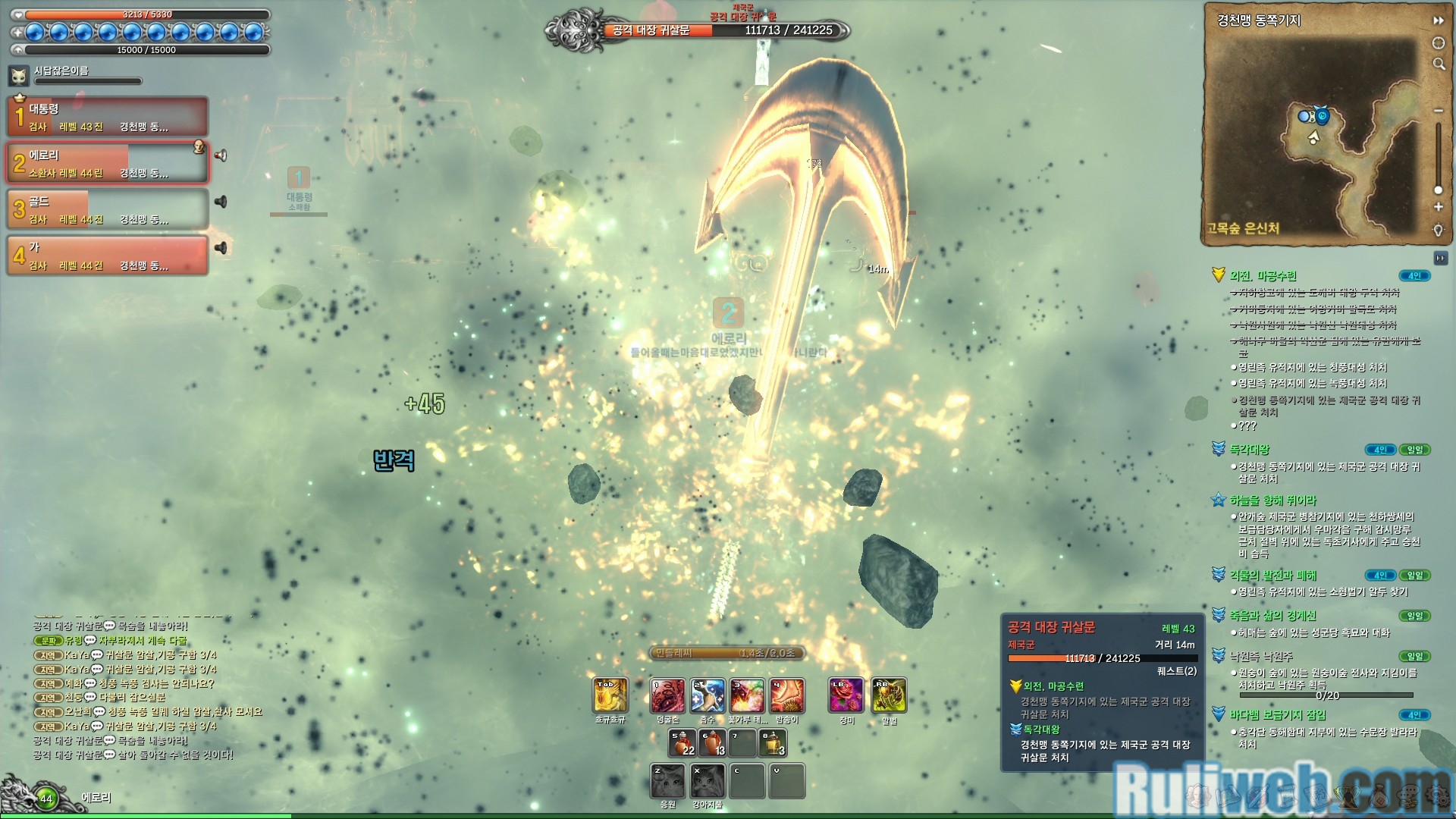Viewport: 1456px width, 819px height.
Task: Zoom in the minimap with plus button
Action: click(x=1438, y=207)
